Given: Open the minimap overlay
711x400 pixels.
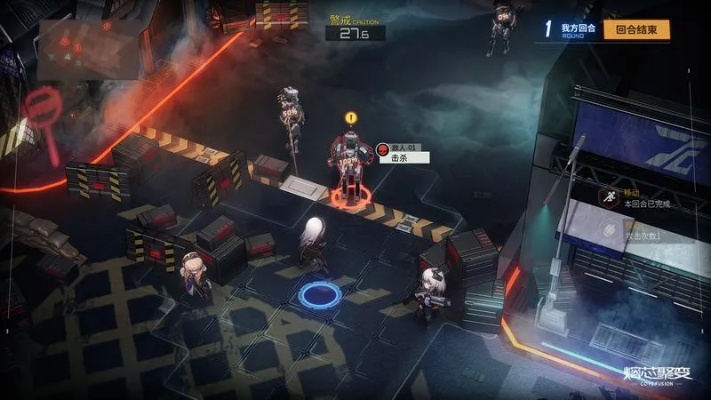Looking at the screenshot, I should click(x=88, y=48).
